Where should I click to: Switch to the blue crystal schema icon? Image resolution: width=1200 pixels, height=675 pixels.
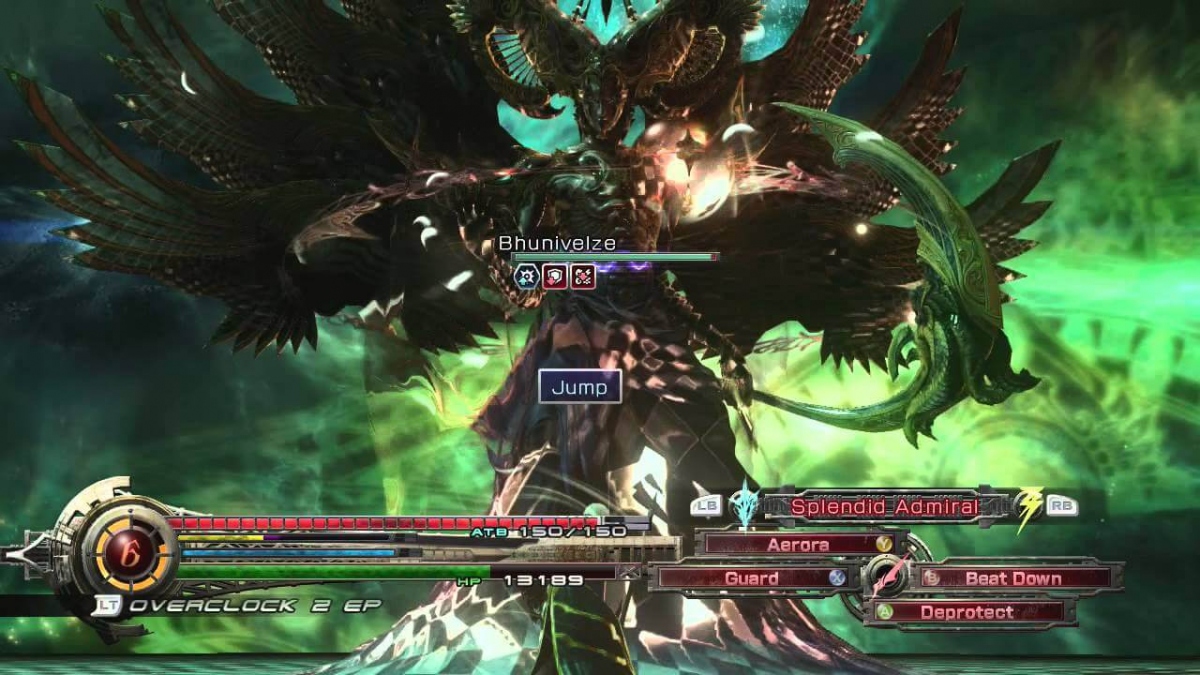[743, 504]
